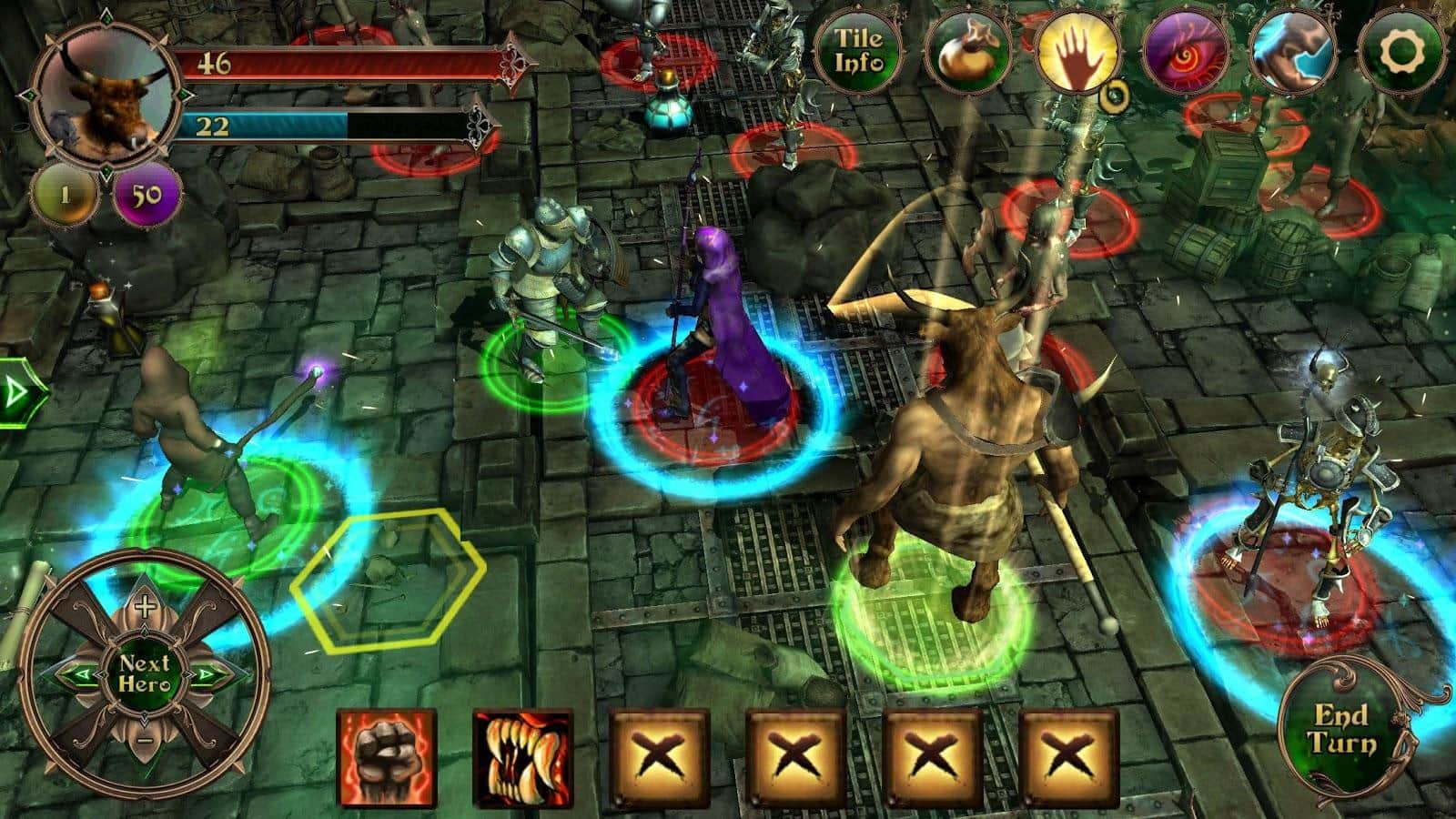
Task: Select the glowing hand interact icon
Action: 1077,51
